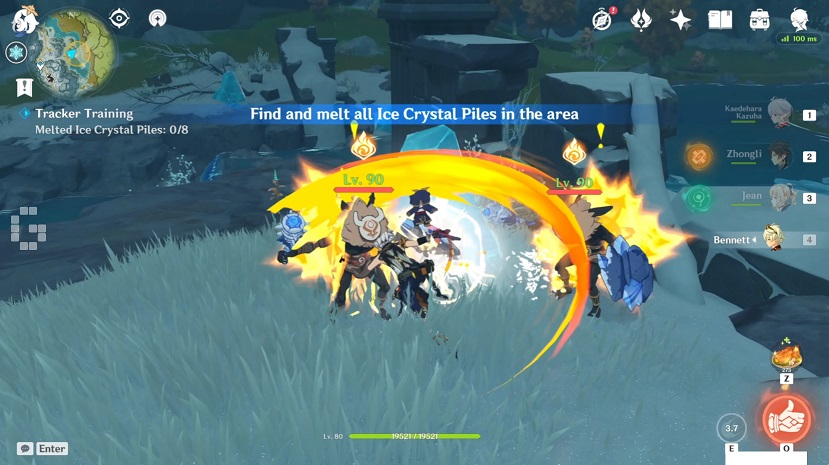Use the roast chicken food item
The width and height of the screenshot is (829, 465).
786,357
